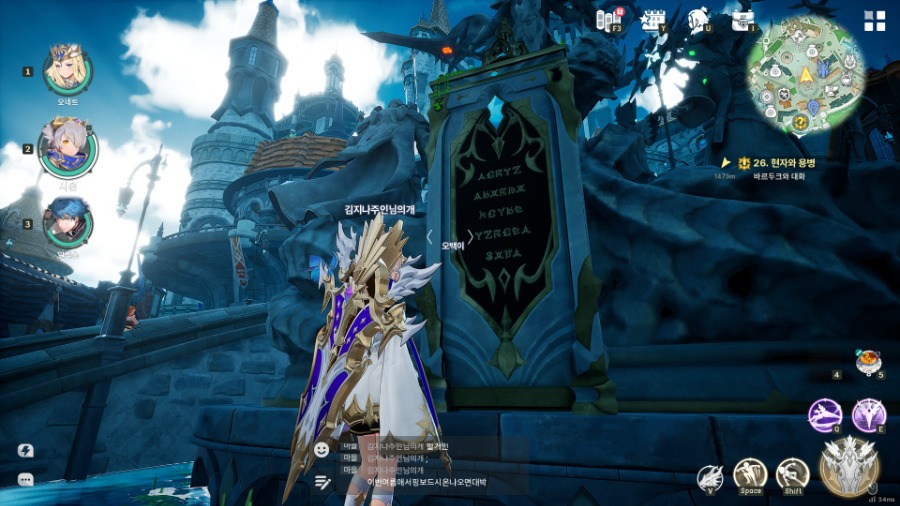Image resolution: width=900 pixels, height=506 pixels.
Task: Tap the jump action button
Action: [750, 474]
